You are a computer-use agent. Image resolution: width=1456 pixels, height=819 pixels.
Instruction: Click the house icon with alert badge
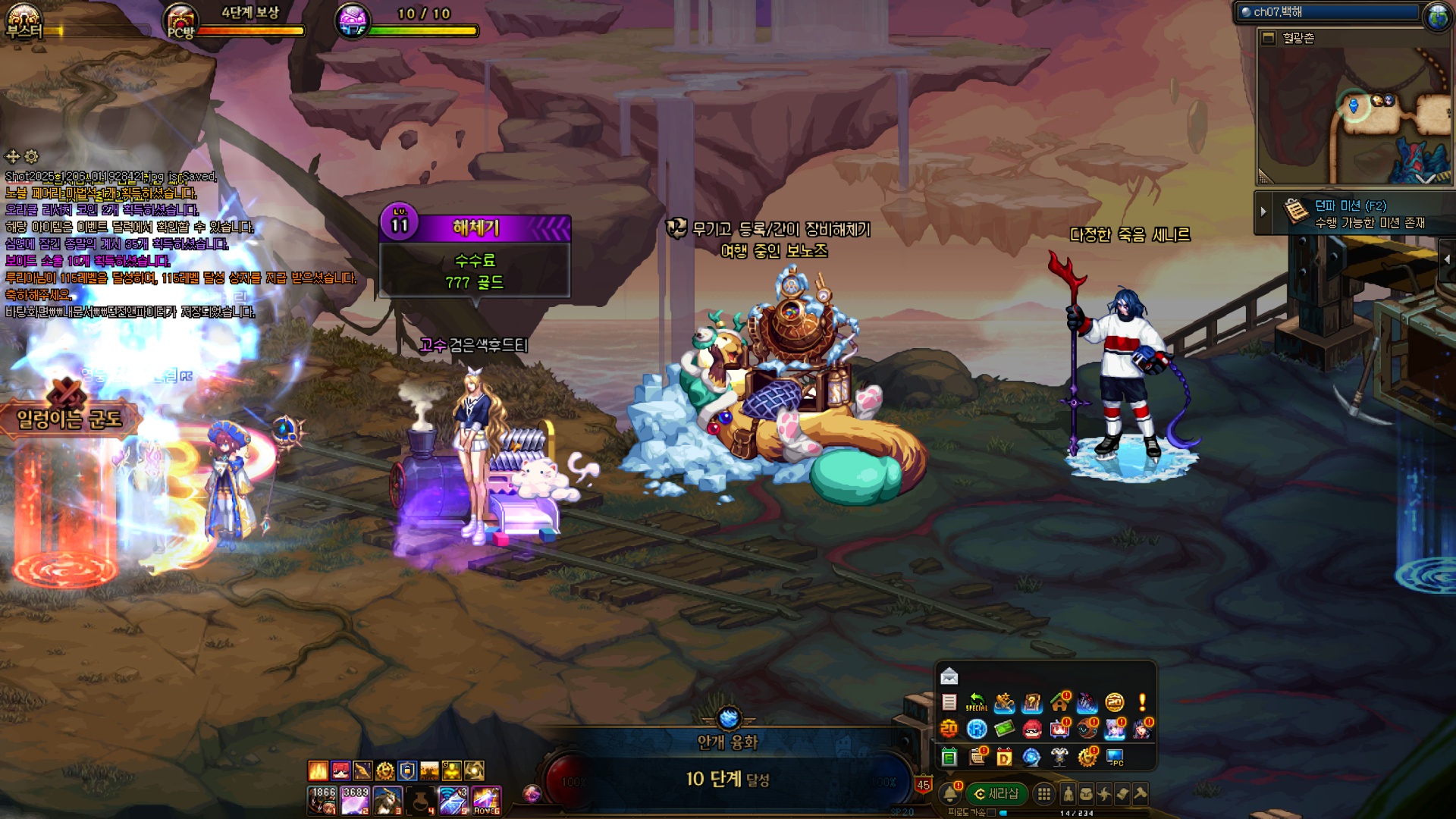coord(1059,703)
